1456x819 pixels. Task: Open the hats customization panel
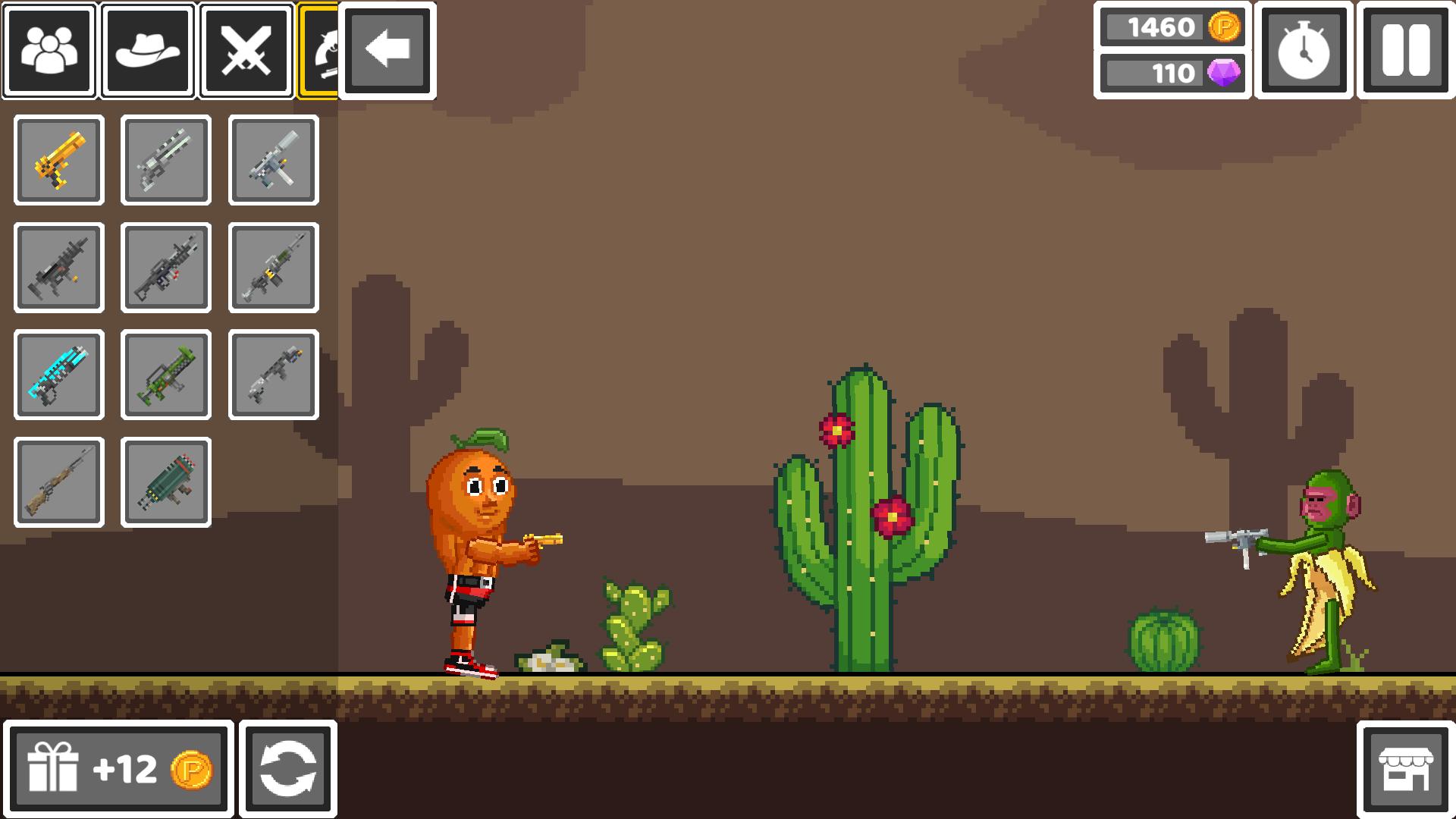tap(147, 51)
